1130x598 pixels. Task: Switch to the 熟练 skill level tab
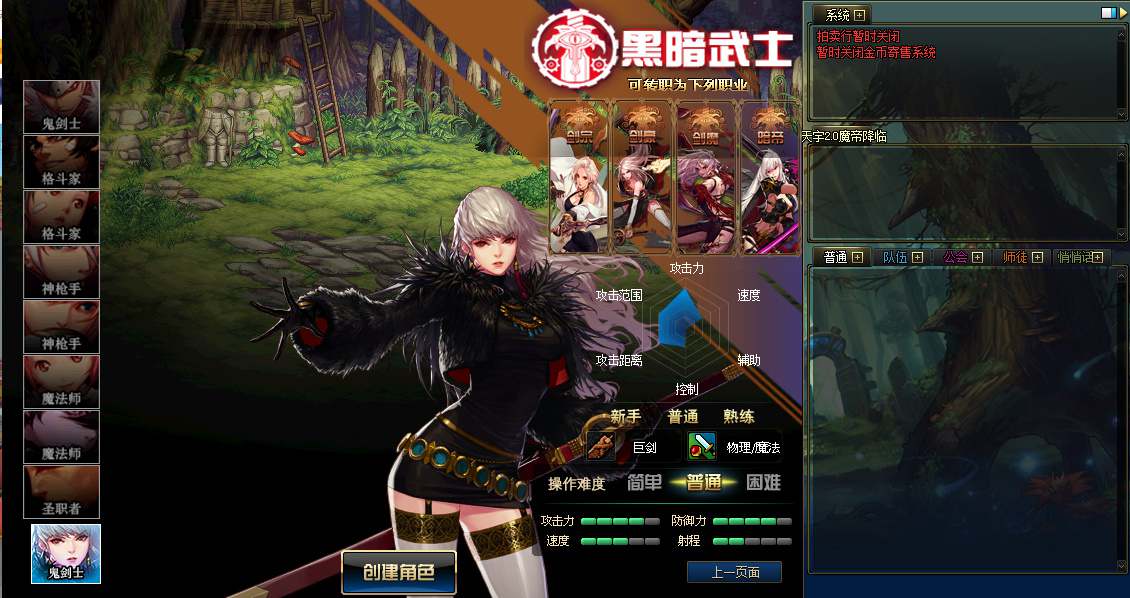(739, 416)
